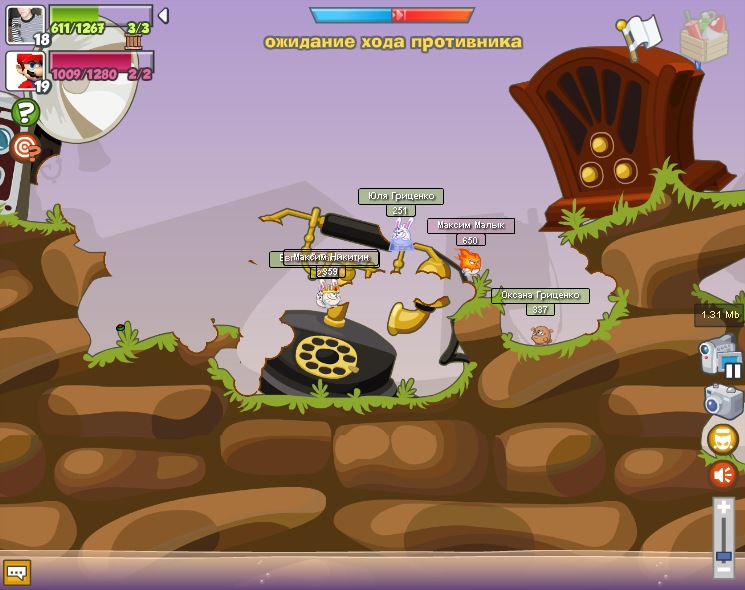Select the level 18 player avatar
The image size is (745, 590).
(x=25, y=24)
